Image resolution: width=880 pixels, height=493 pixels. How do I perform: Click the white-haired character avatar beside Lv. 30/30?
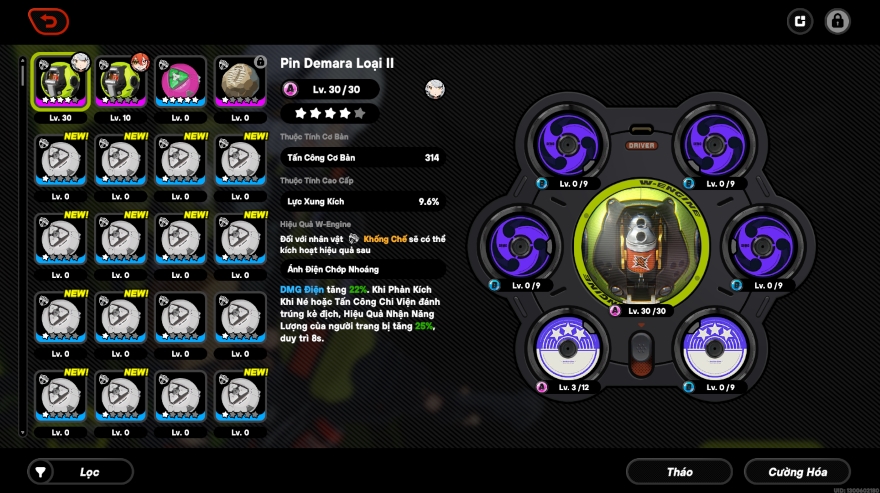434,89
